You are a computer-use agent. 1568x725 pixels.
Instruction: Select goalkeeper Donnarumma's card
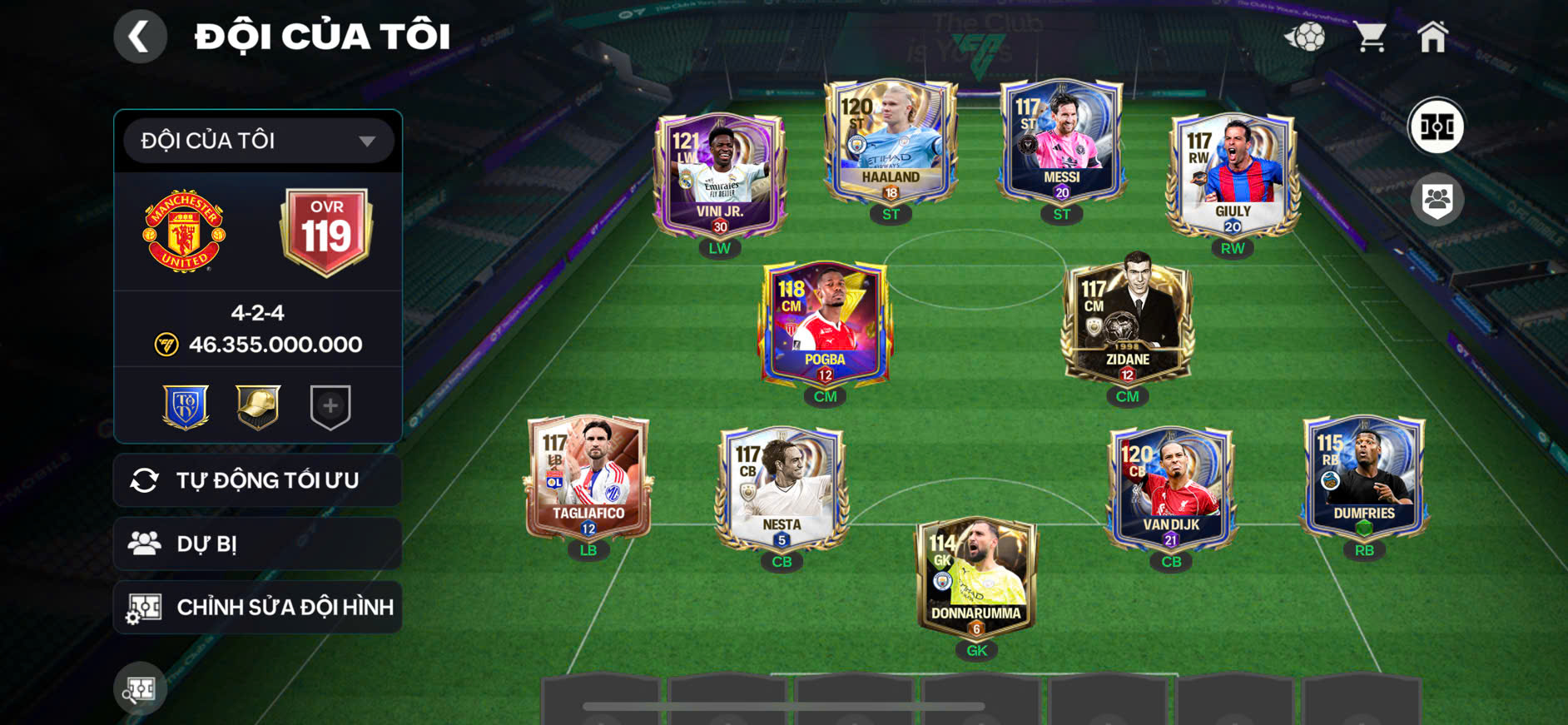pos(976,577)
